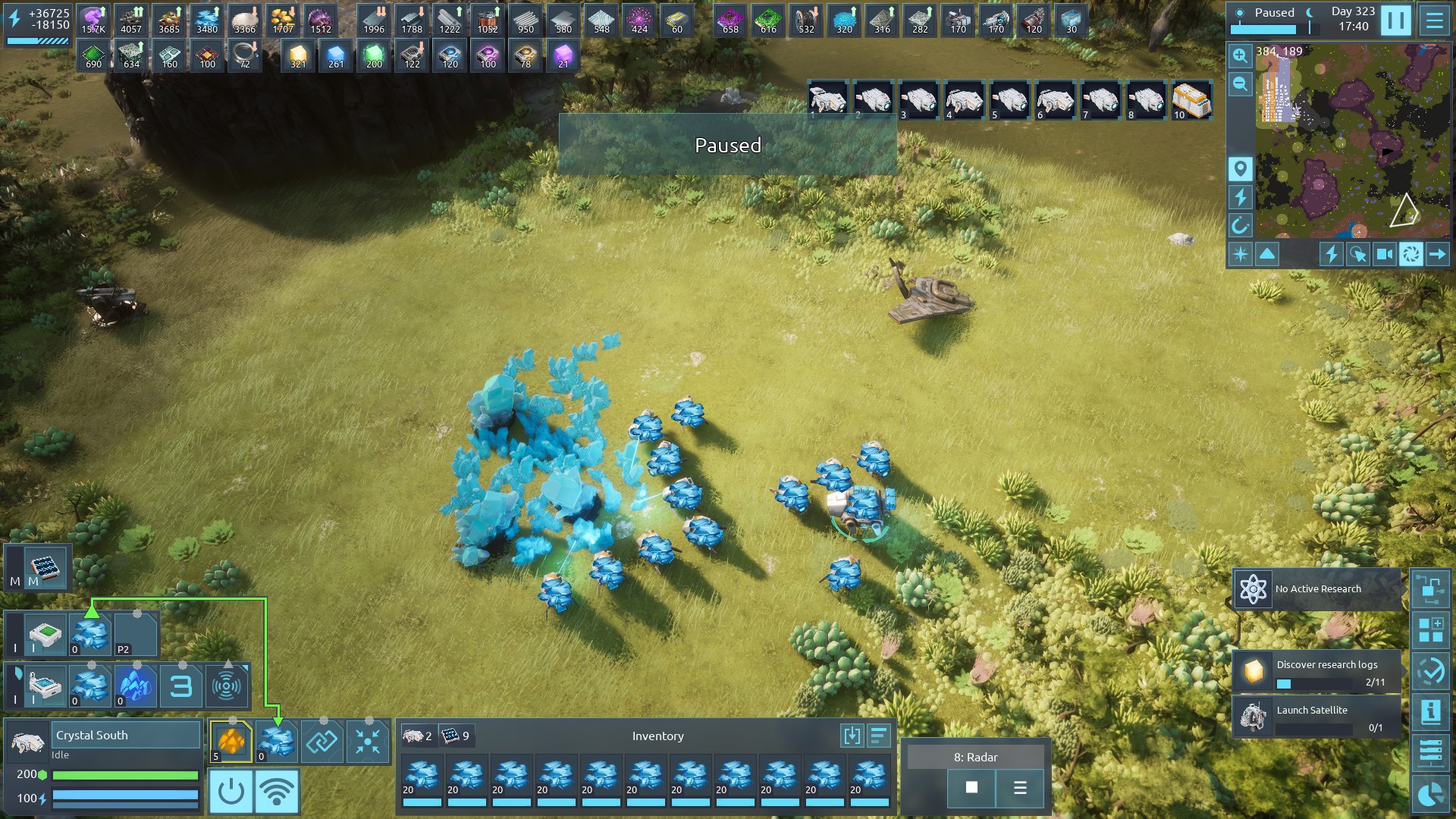
Task: Click the pause button near the clock
Action: click(1395, 20)
